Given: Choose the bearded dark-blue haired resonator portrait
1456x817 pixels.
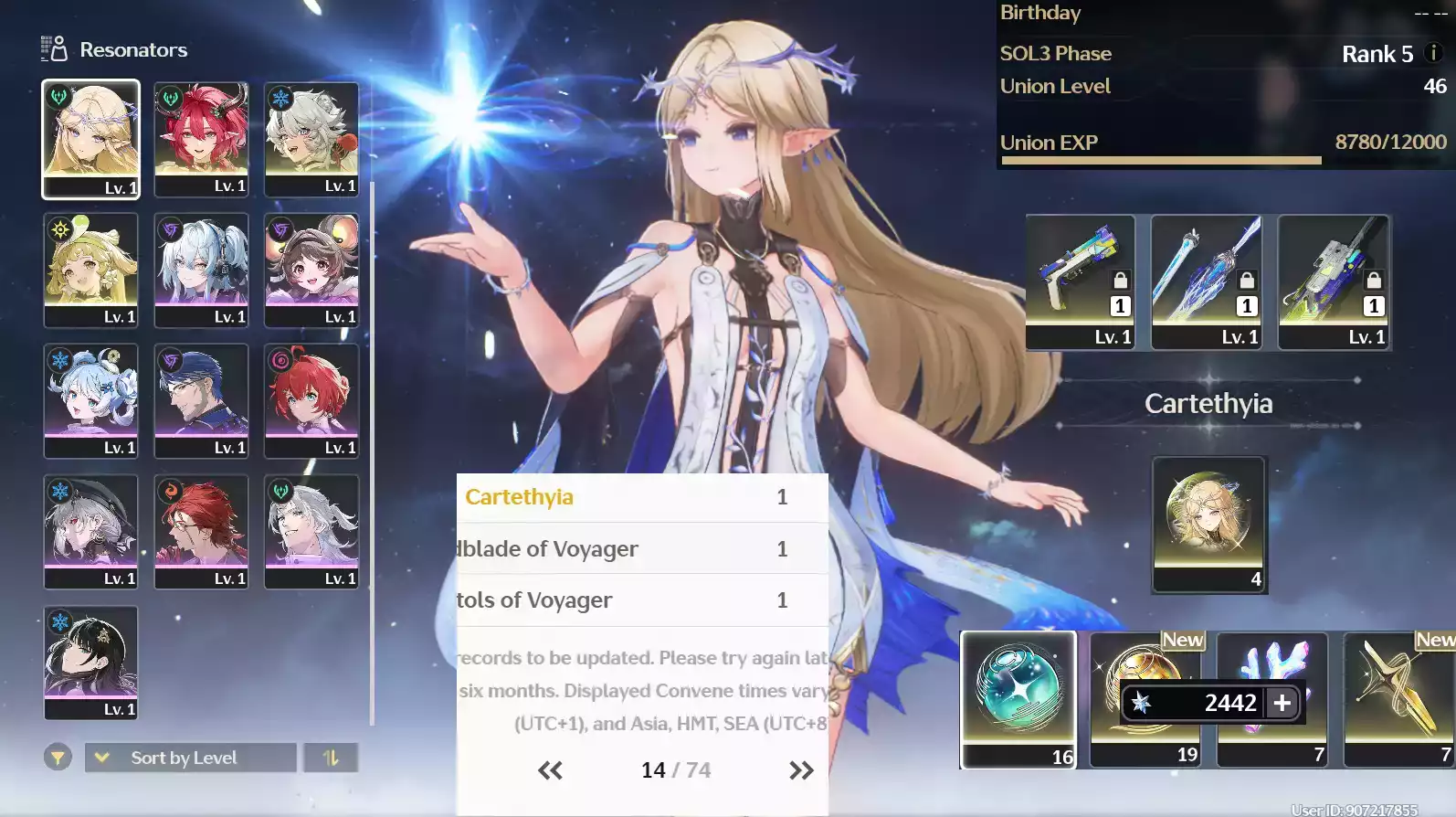Looking at the screenshot, I should tap(201, 400).
